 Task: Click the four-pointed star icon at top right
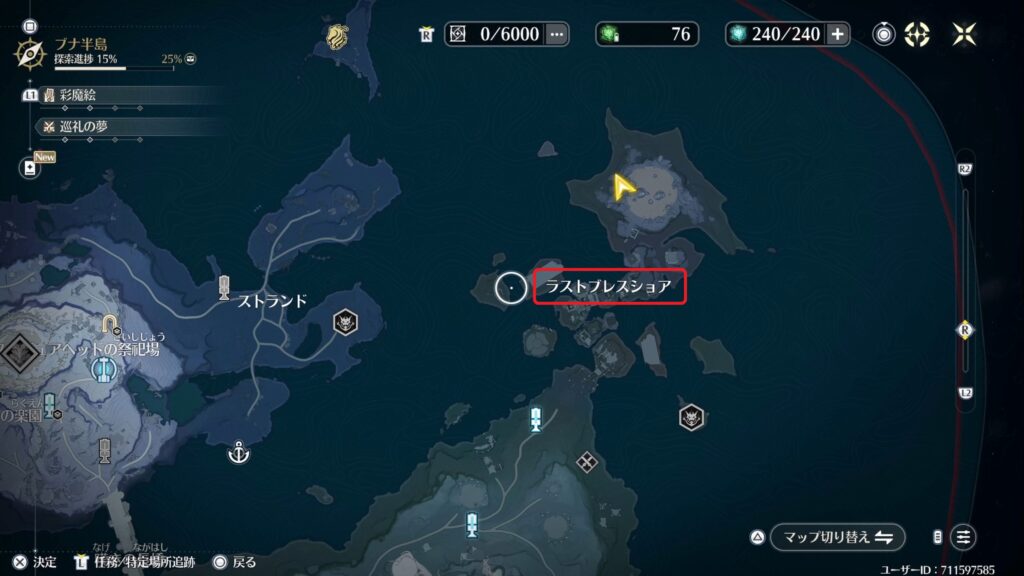964,34
